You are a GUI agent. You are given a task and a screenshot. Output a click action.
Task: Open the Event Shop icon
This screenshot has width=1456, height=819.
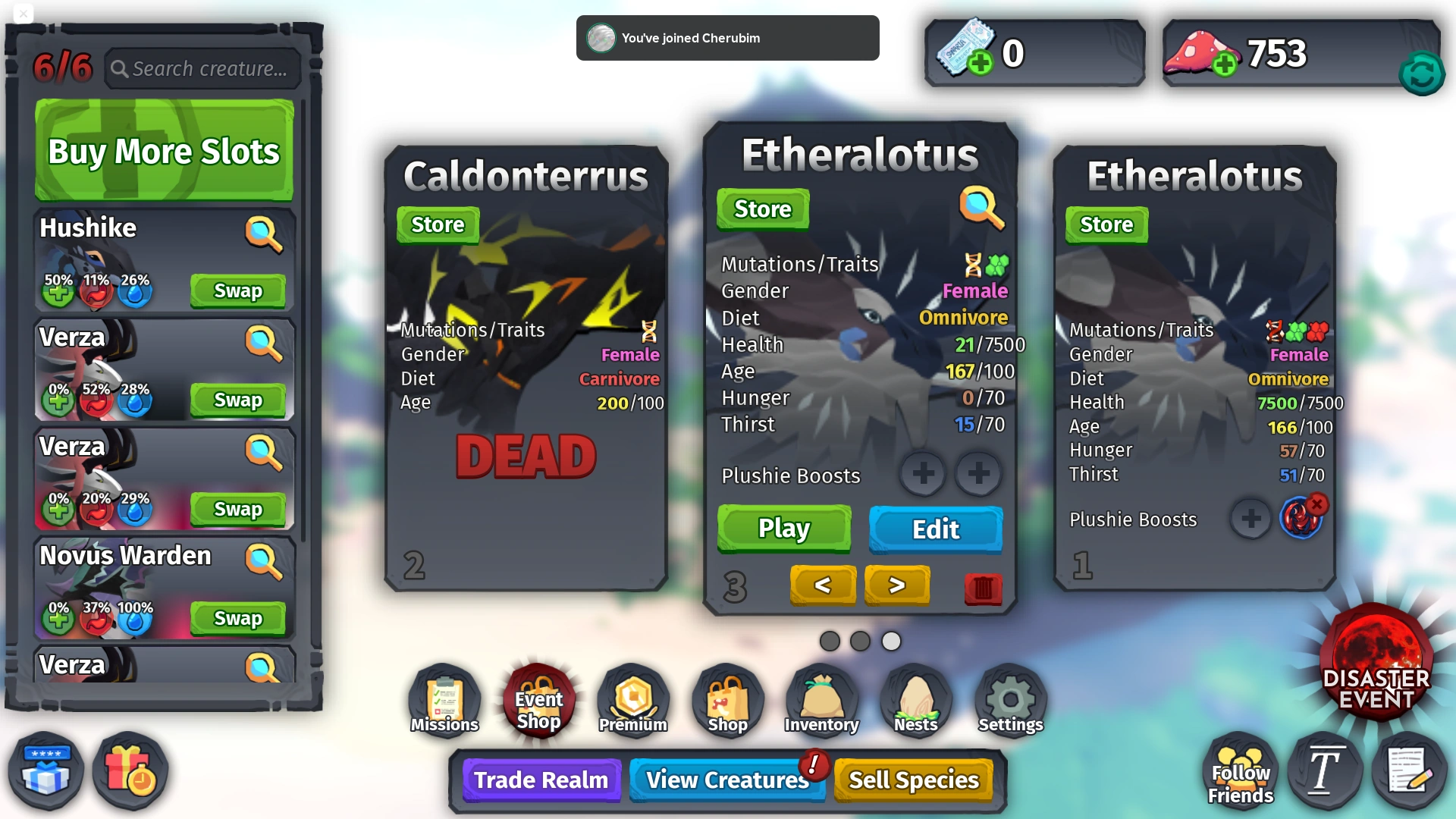pyautogui.click(x=538, y=700)
